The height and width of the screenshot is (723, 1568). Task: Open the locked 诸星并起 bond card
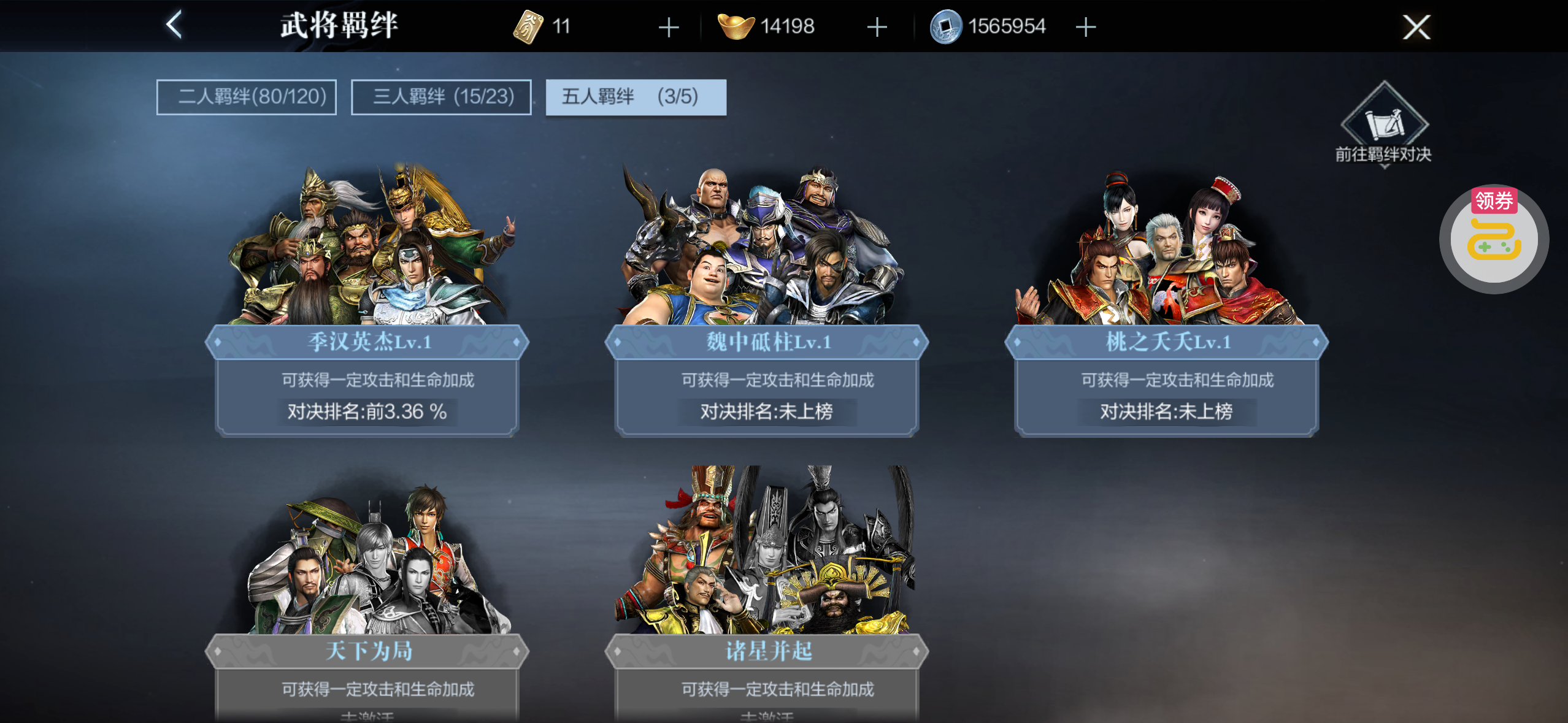pyautogui.click(x=767, y=651)
